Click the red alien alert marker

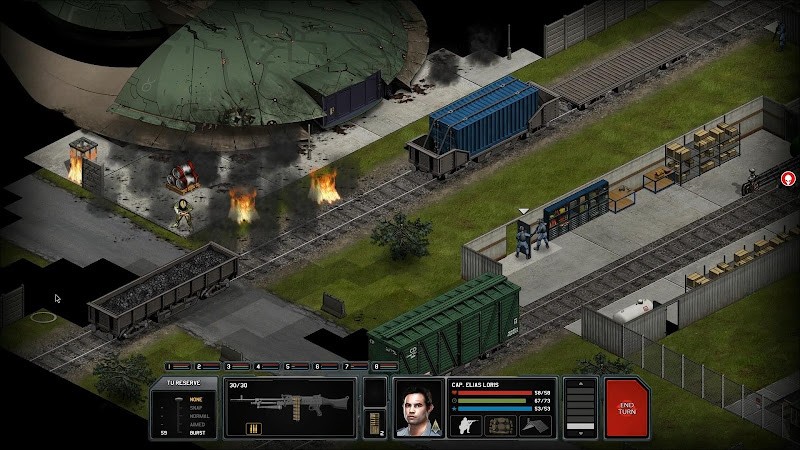(788, 179)
